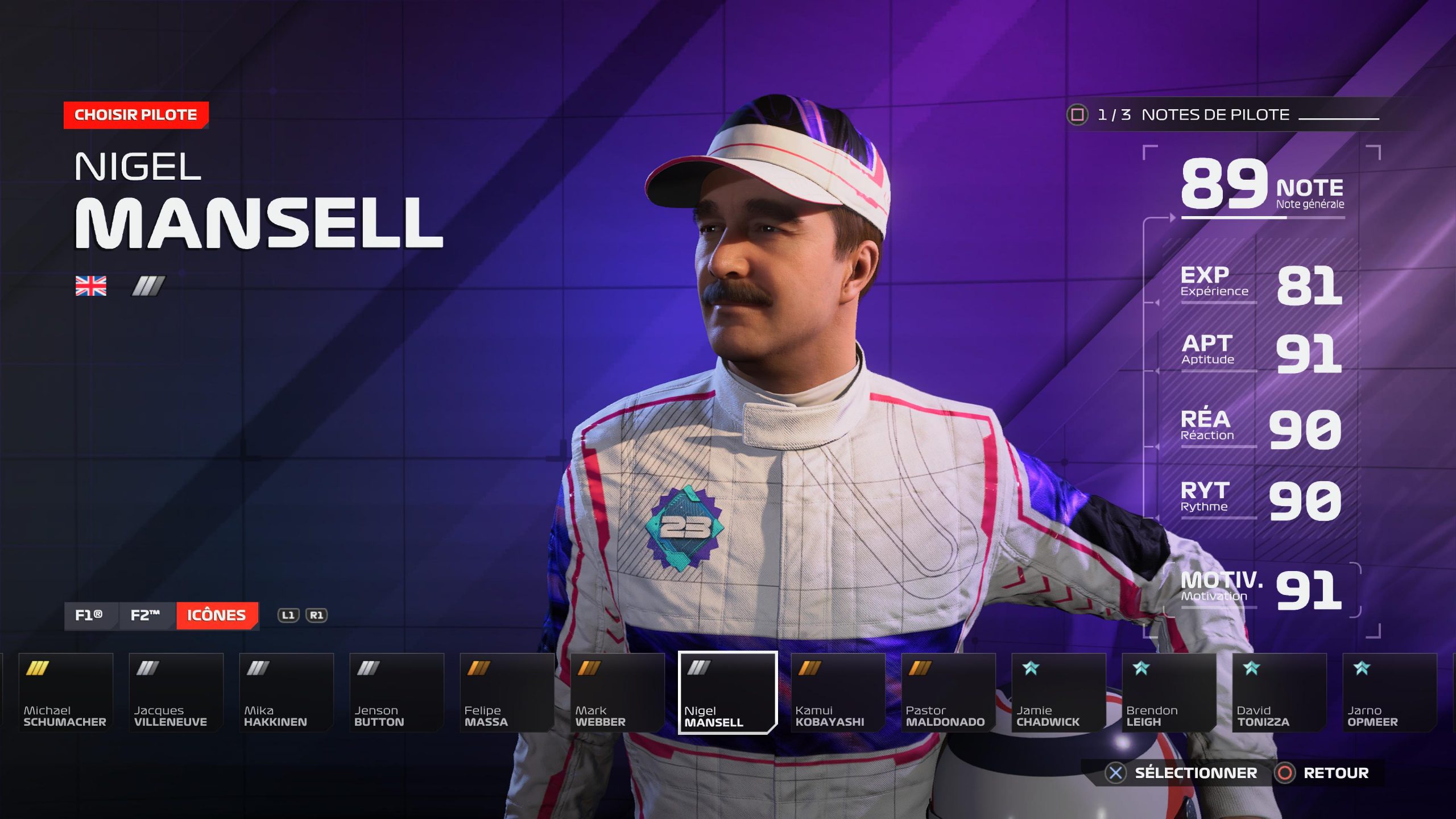The height and width of the screenshot is (819, 1456).
Task: Select Pastor Maldonado card
Action: pyautogui.click(x=948, y=692)
